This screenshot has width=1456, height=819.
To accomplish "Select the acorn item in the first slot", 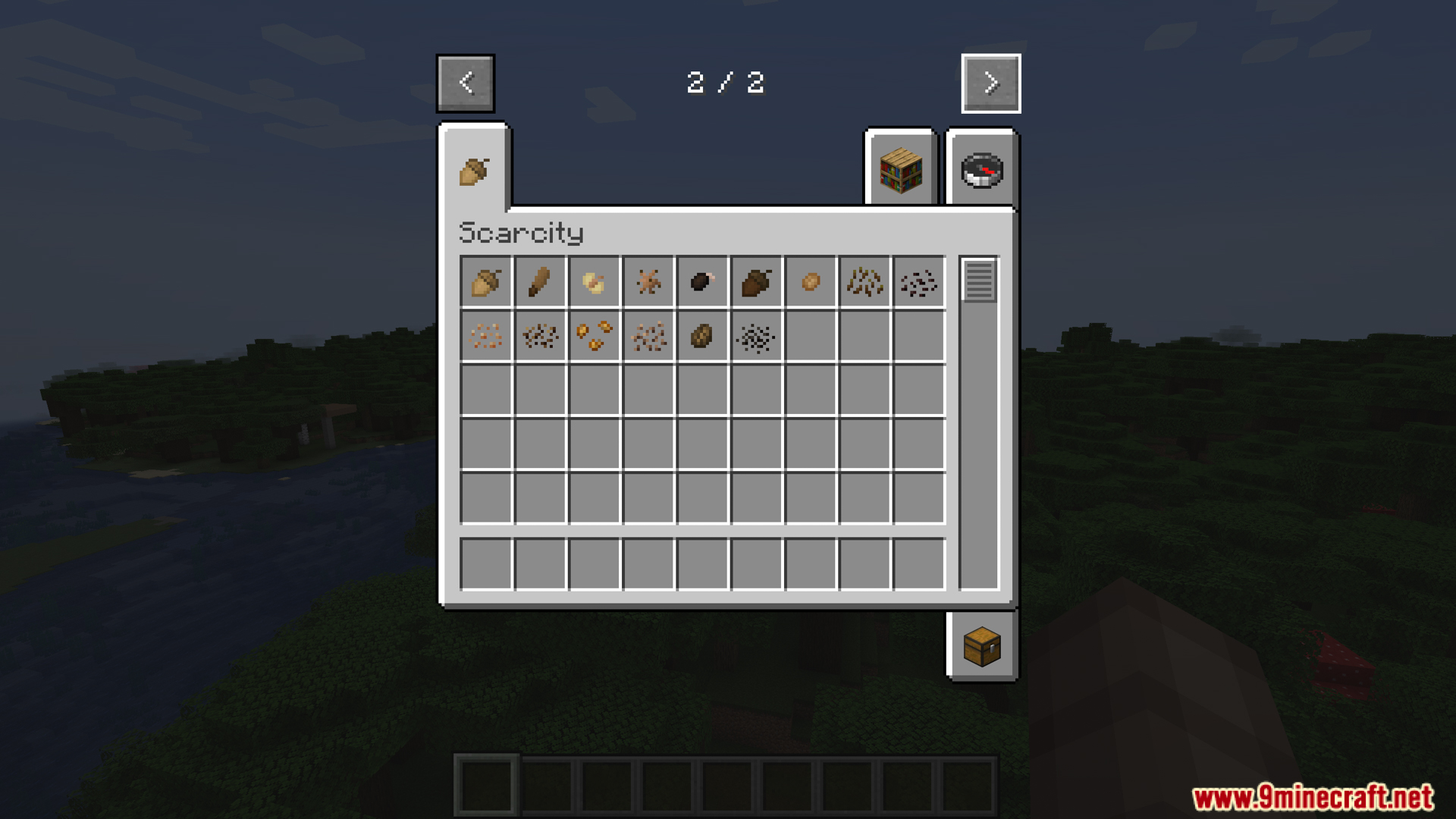I will coord(486,282).
